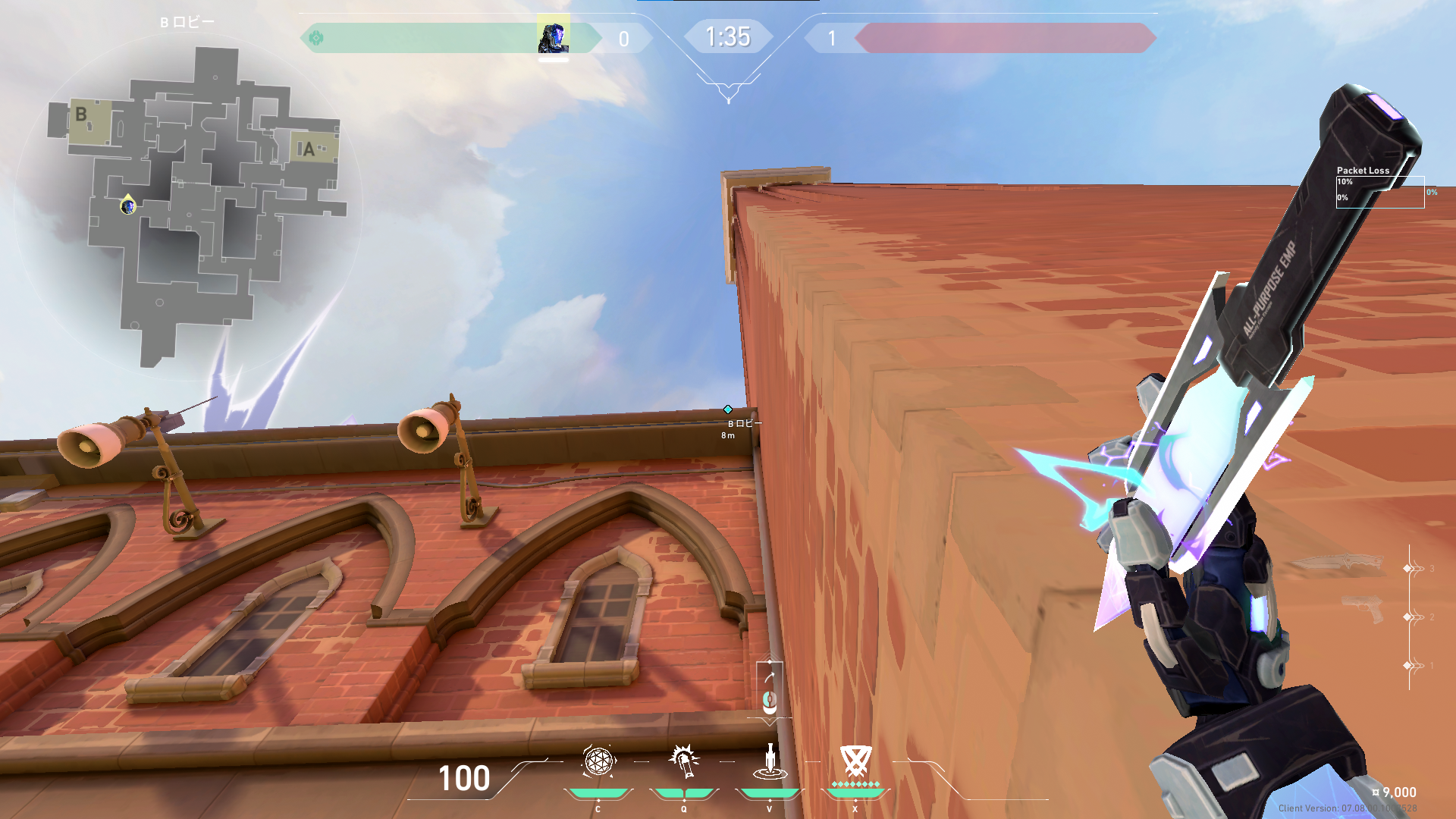Click the player arrow icon on minimap
The image size is (1456, 819).
coord(128,205)
